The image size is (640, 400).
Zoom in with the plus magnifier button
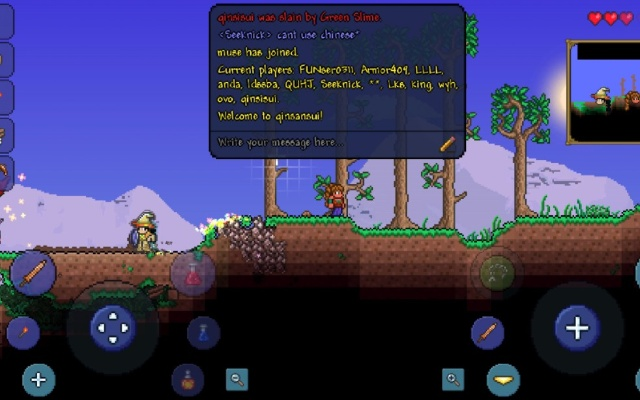(x=453, y=379)
